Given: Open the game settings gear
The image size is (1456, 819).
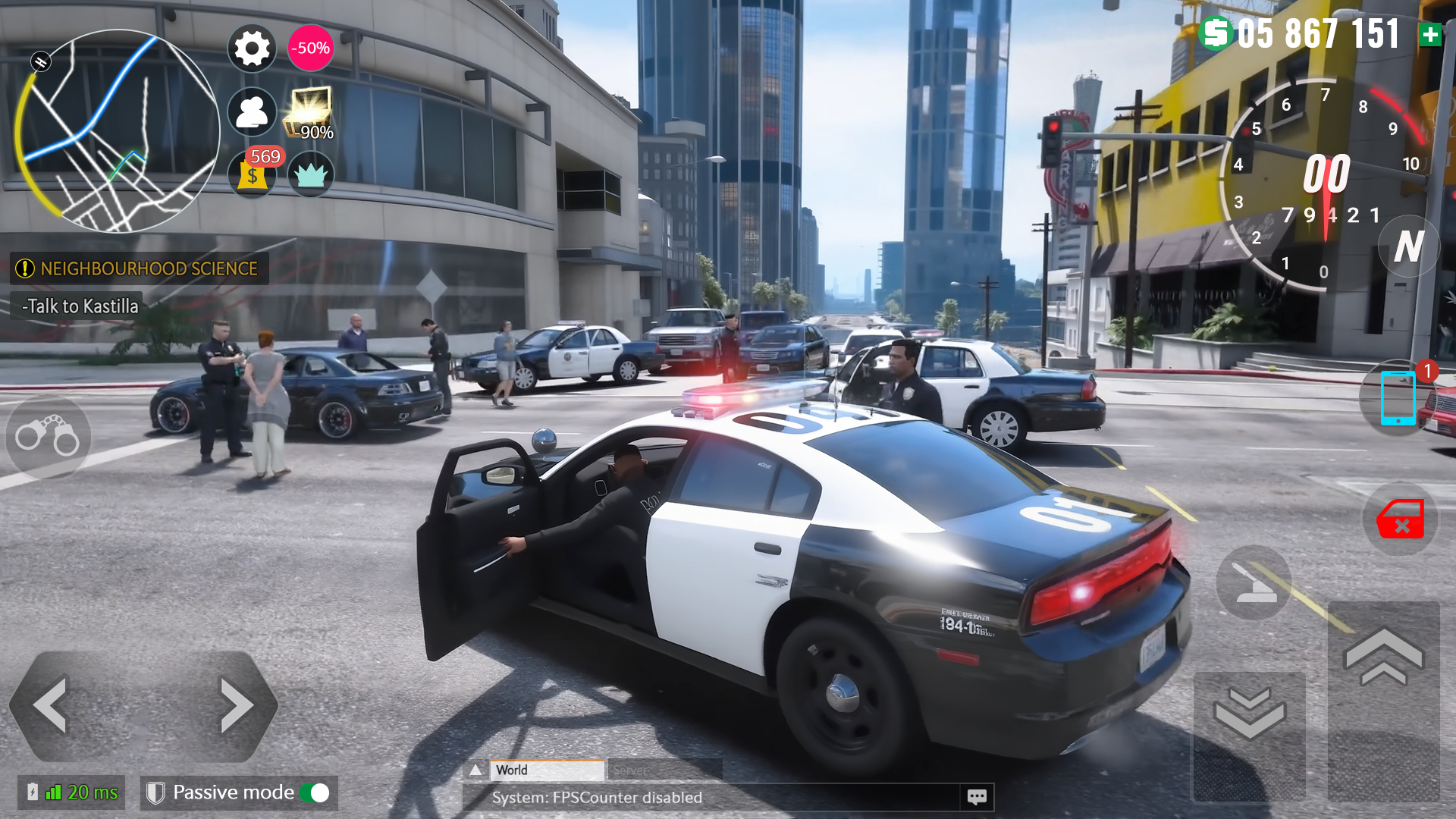Looking at the screenshot, I should [252, 48].
